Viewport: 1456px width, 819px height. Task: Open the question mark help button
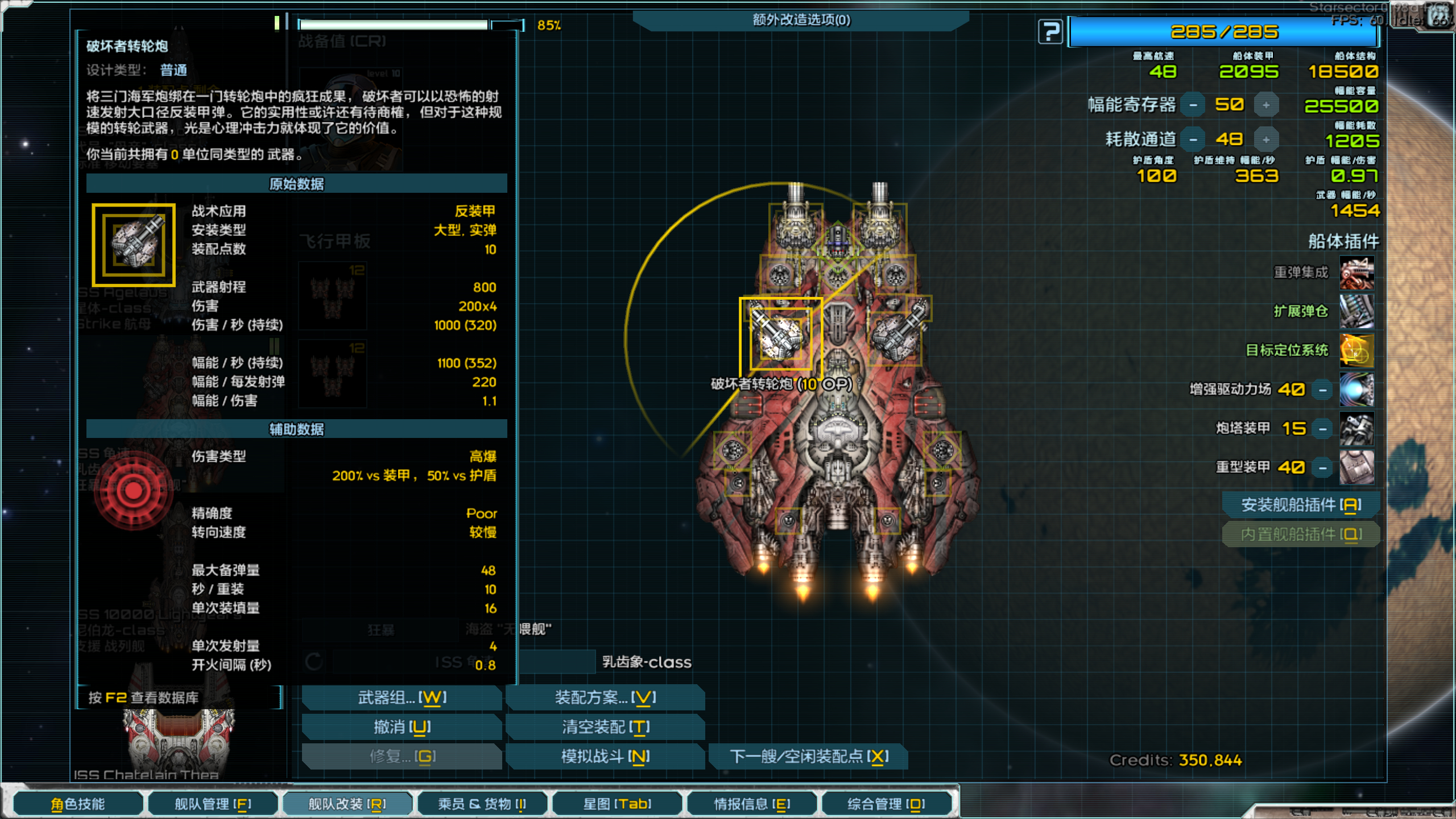pyautogui.click(x=1050, y=32)
